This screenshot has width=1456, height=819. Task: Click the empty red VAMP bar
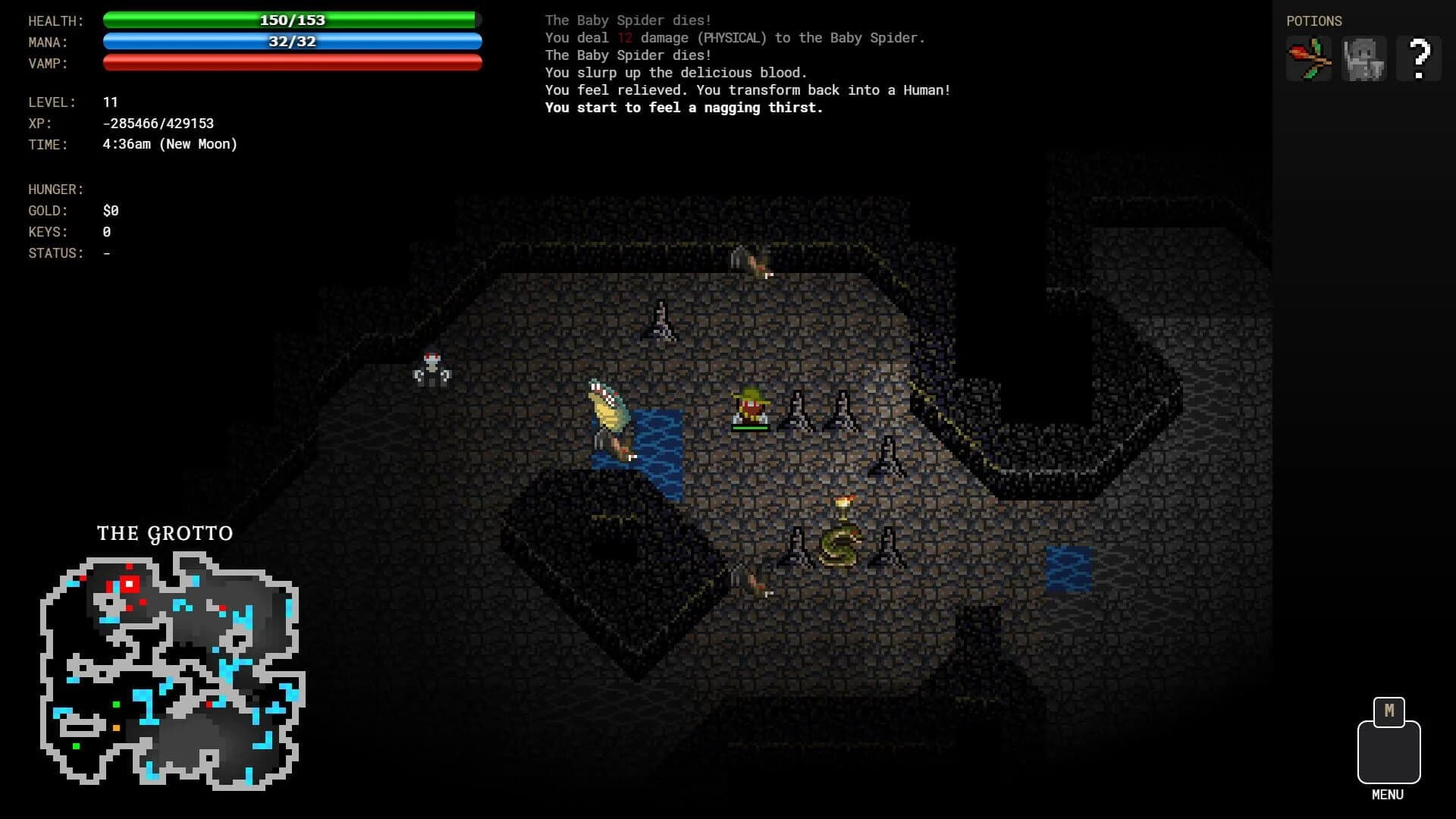point(292,64)
